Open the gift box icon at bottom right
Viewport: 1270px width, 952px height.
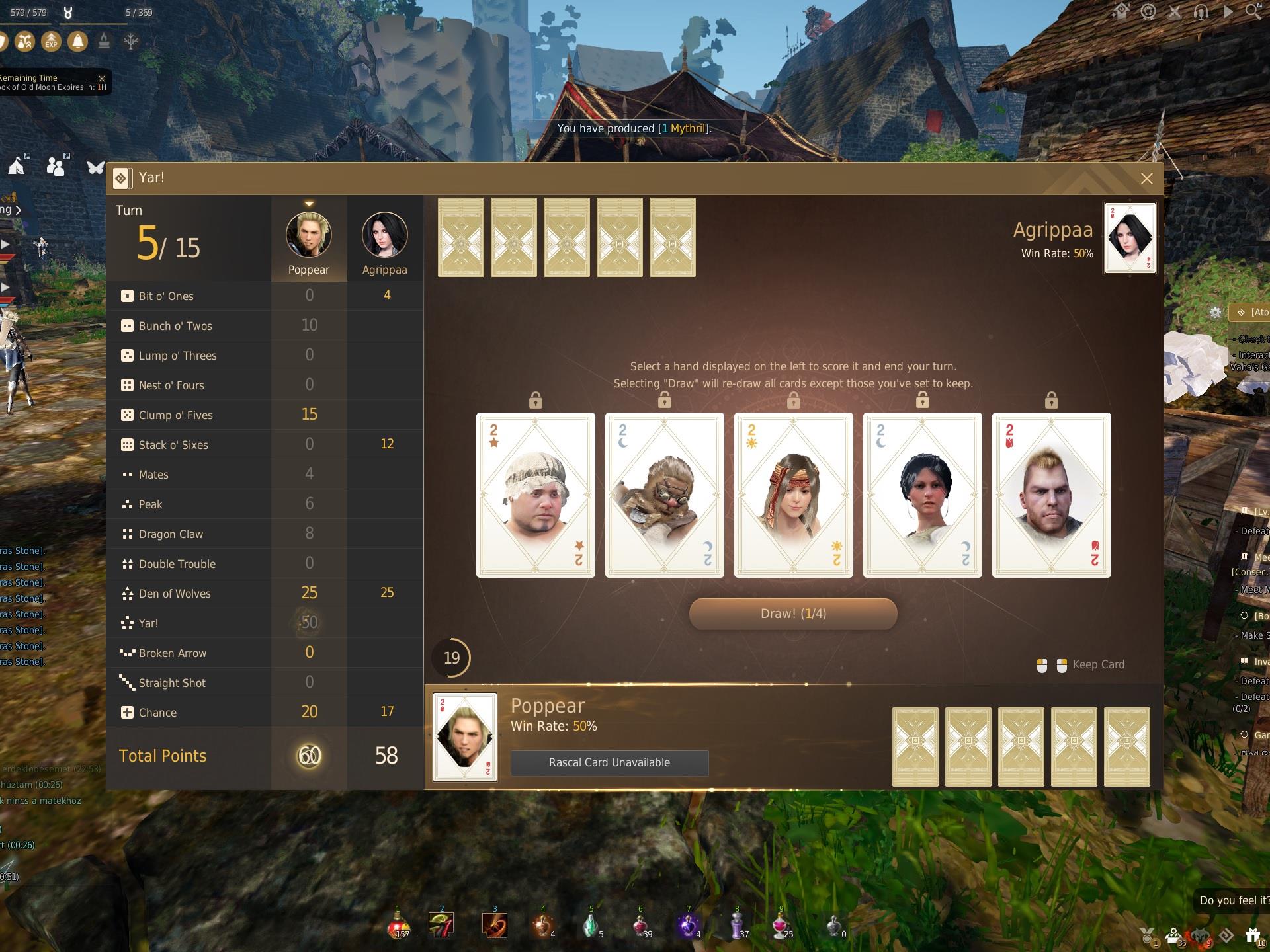(x=1252, y=935)
